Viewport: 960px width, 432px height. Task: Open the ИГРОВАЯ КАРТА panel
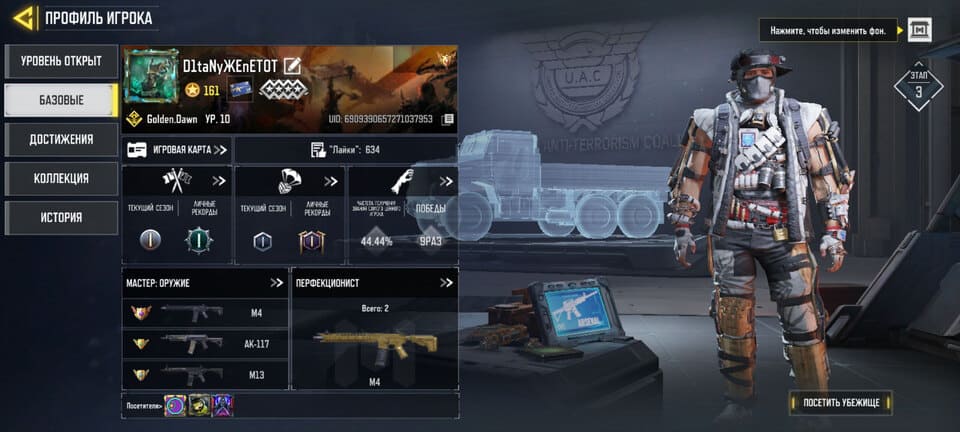(177, 150)
